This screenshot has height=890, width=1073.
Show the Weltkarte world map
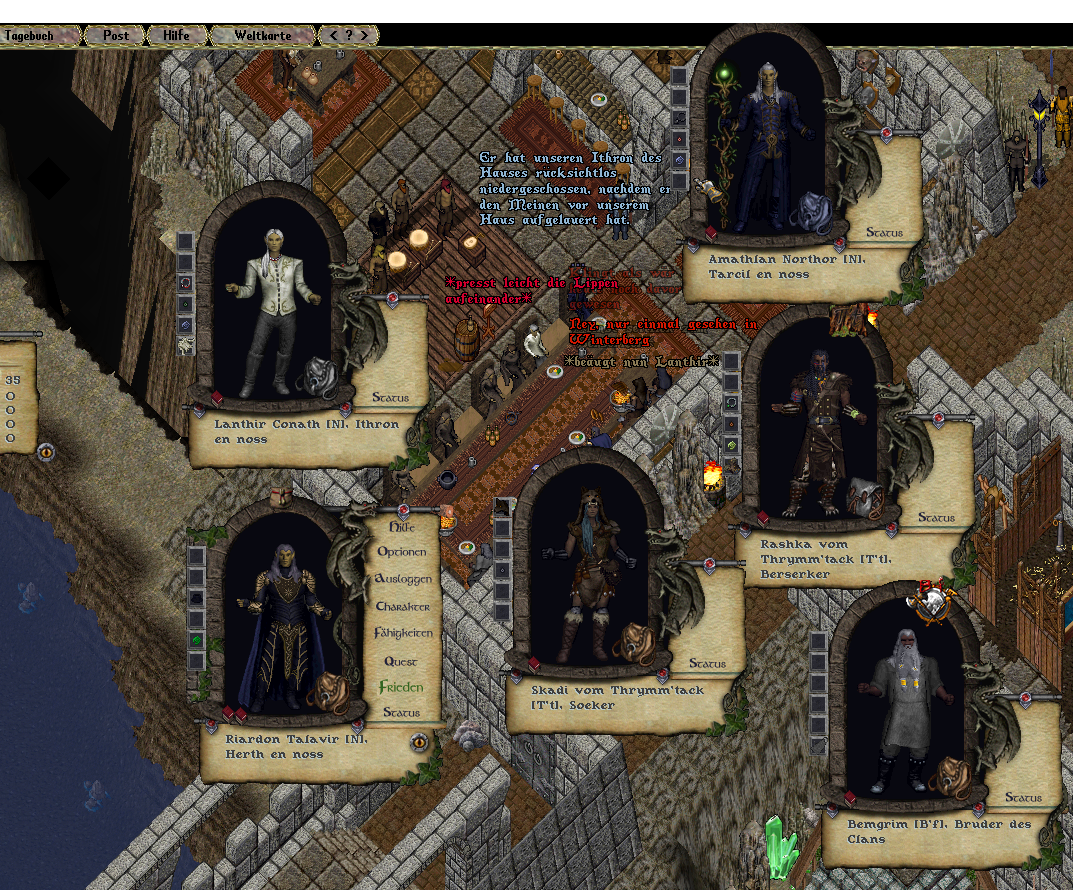point(262,35)
